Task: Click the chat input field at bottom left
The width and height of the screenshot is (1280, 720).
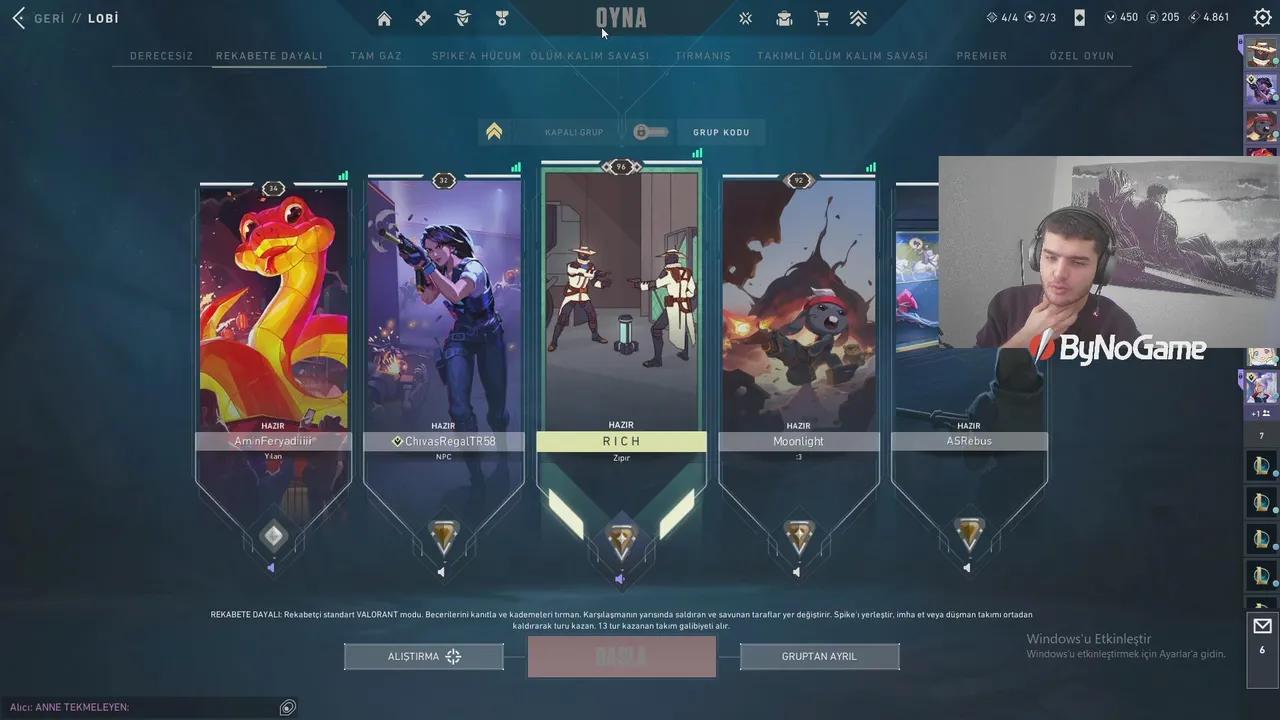Action: [x=150, y=707]
